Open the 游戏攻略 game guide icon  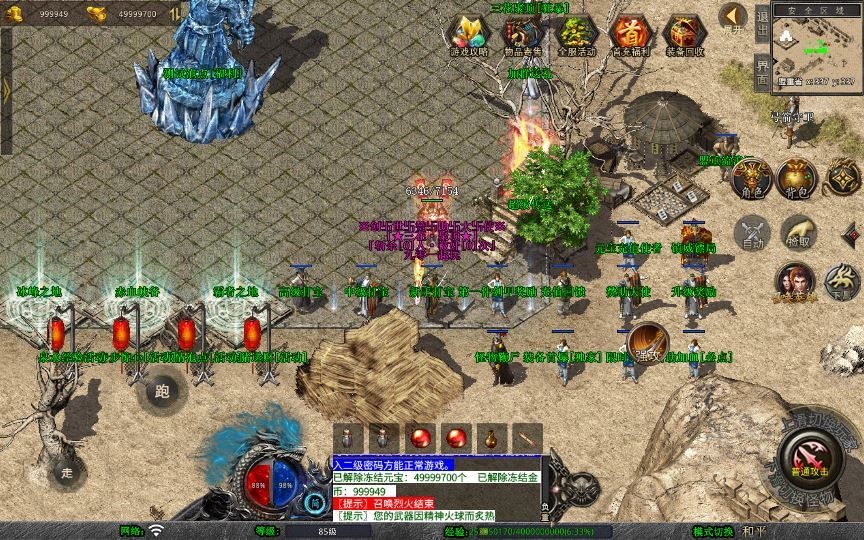click(468, 33)
